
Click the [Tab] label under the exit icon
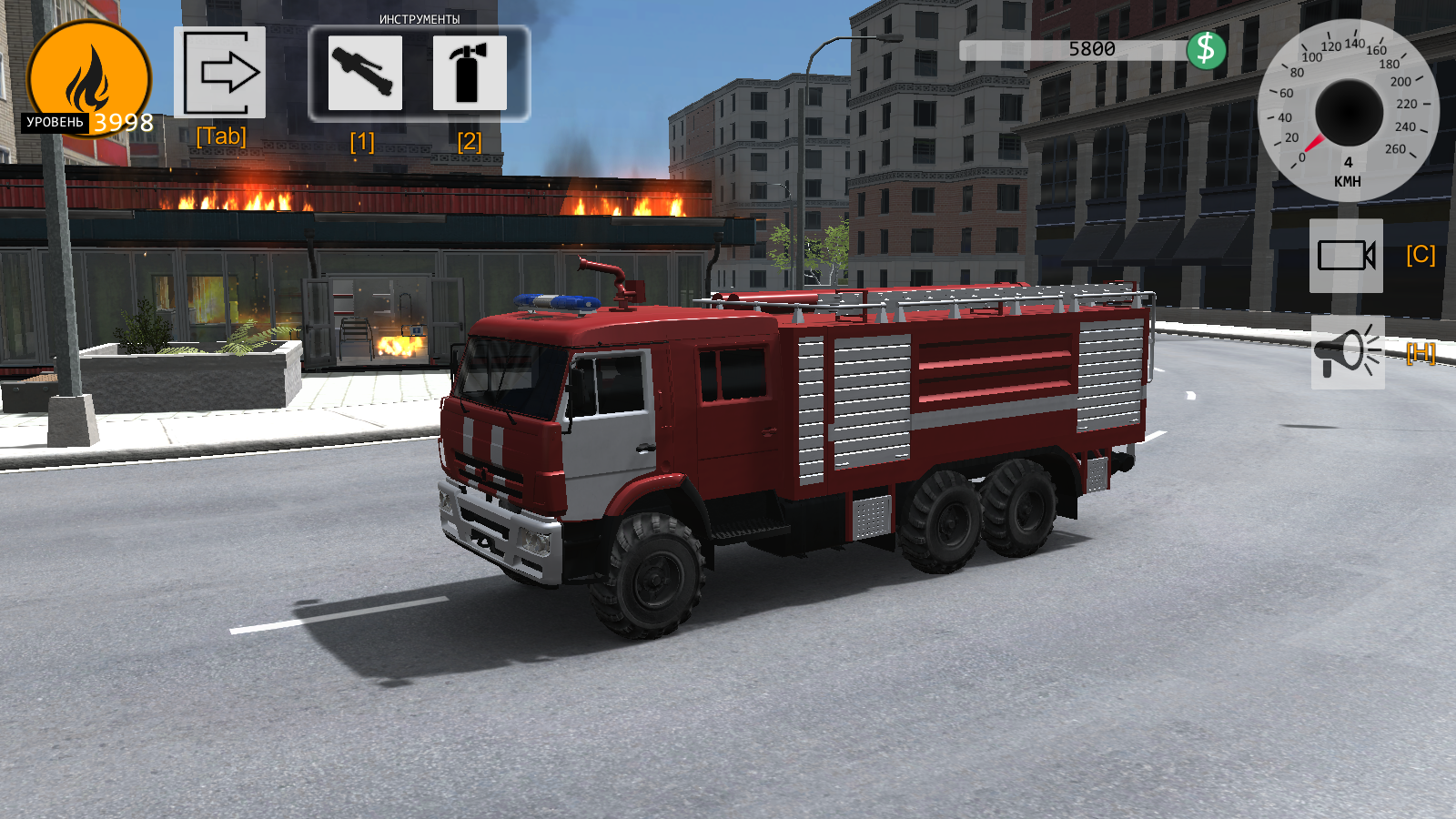click(x=221, y=136)
